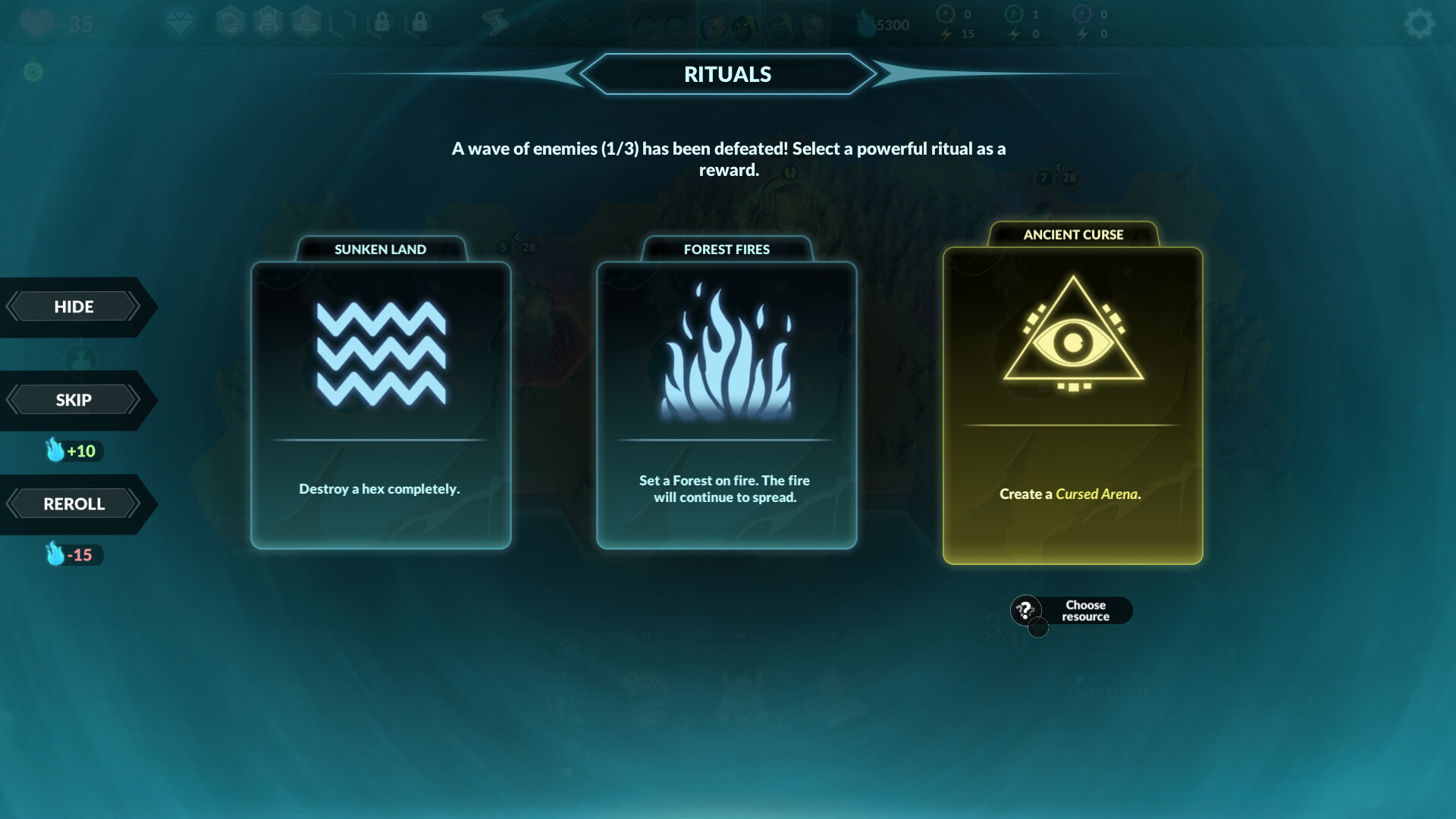This screenshot has height=819, width=1456.
Task: Open the monster mouth hexagon icon
Action: pos(229,23)
